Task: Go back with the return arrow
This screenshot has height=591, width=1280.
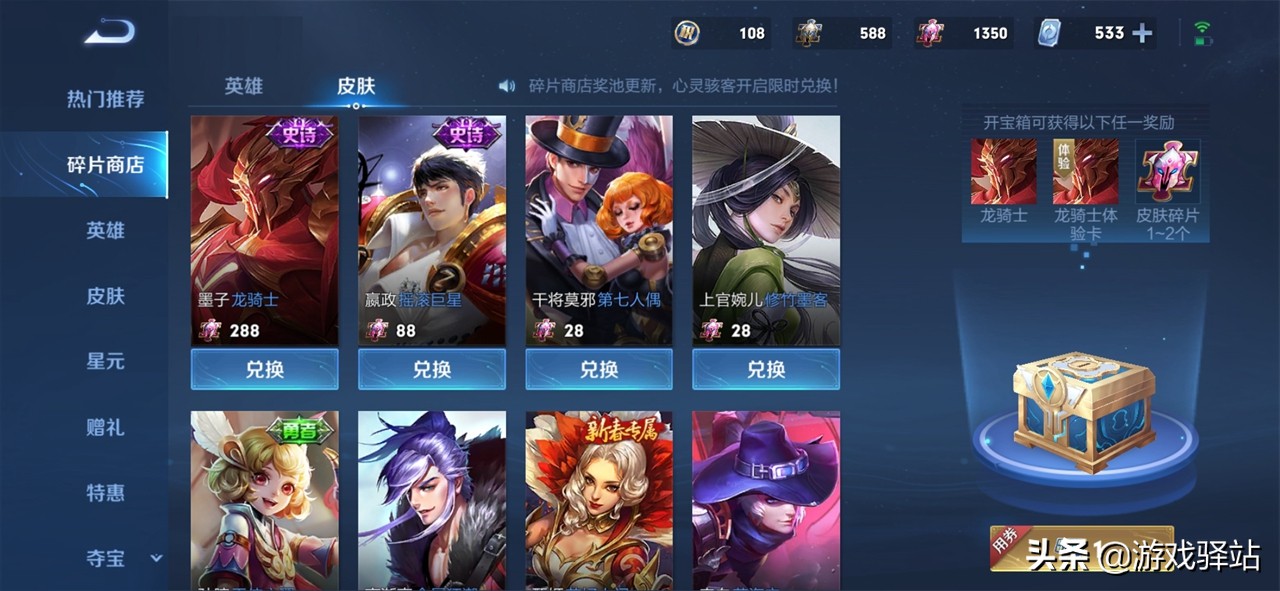Action: pos(109,33)
